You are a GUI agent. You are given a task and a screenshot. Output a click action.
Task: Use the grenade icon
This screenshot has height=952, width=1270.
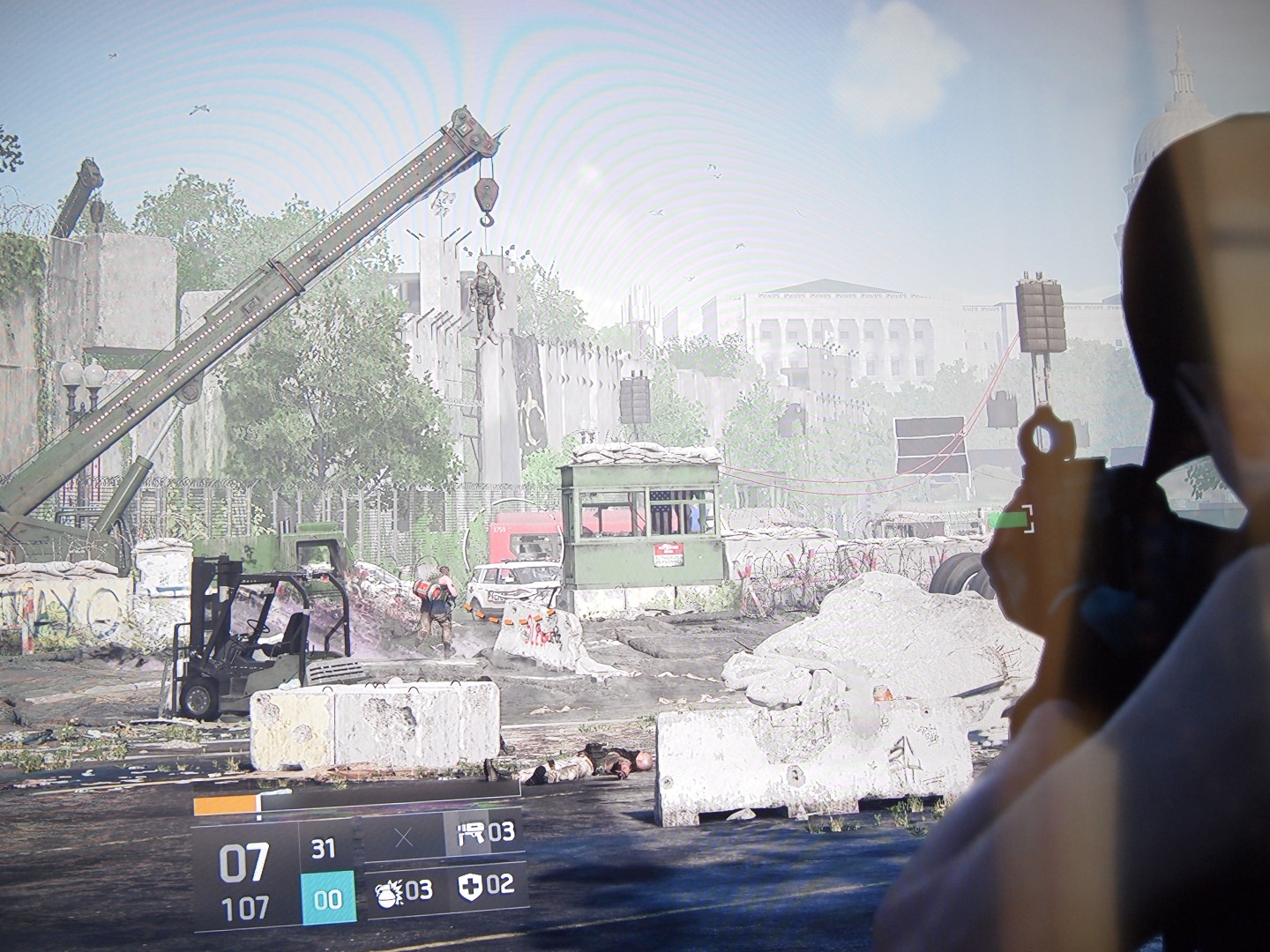(x=391, y=888)
